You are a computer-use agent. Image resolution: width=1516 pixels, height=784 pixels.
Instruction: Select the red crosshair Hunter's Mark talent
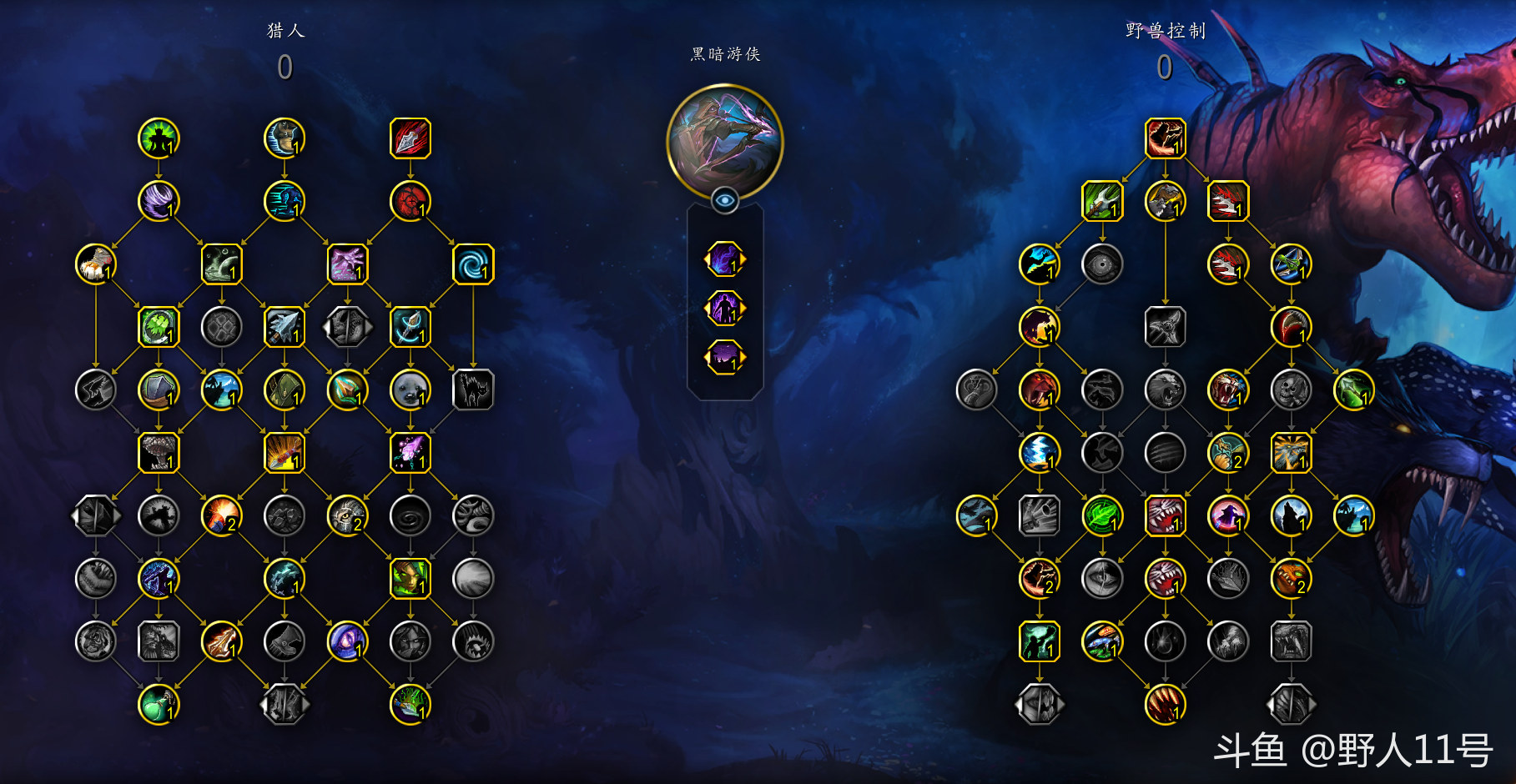(410, 201)
